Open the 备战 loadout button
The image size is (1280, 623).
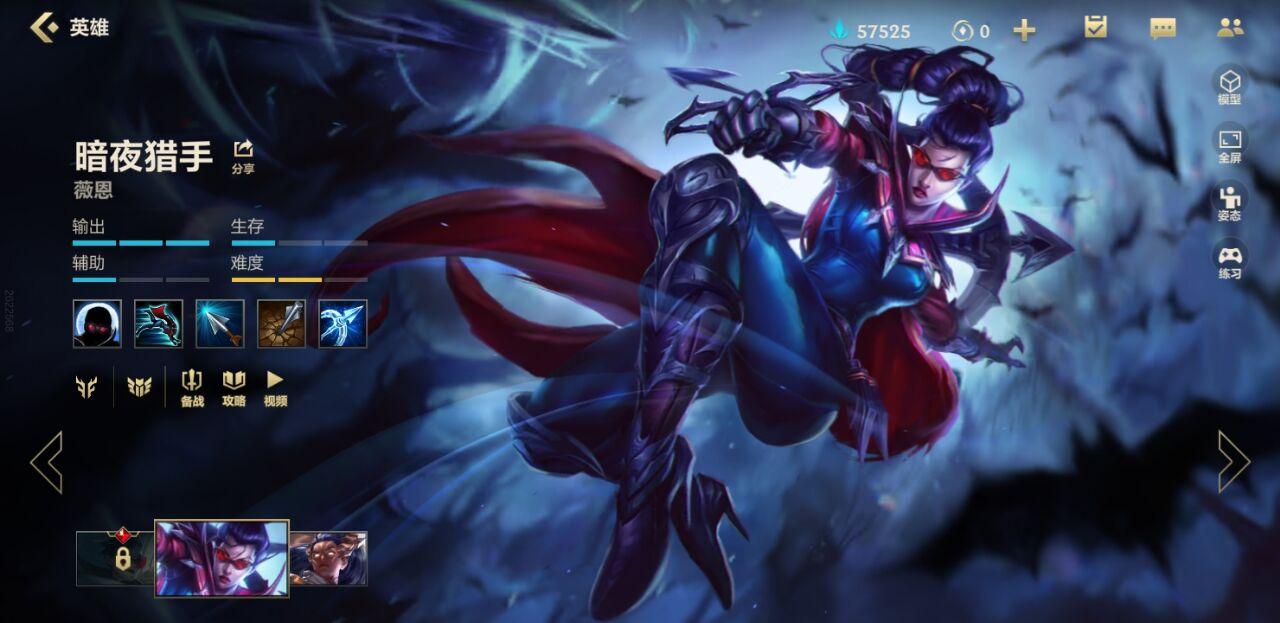tap(192, 387)
